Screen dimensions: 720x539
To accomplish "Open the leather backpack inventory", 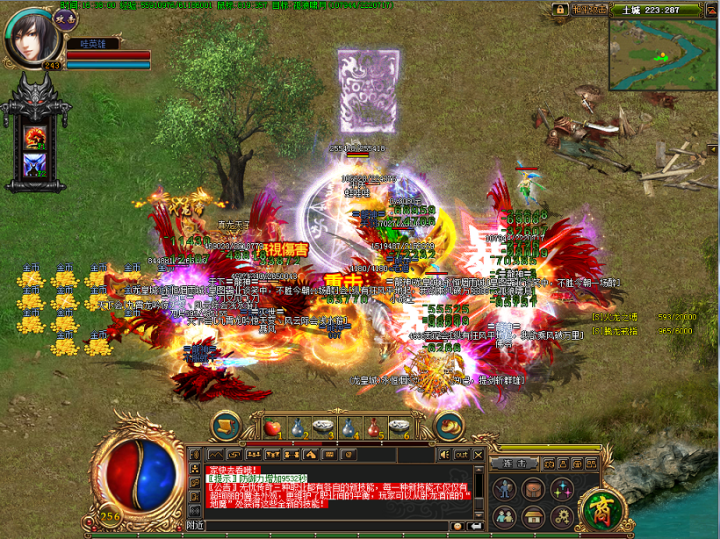I will 533,490.
